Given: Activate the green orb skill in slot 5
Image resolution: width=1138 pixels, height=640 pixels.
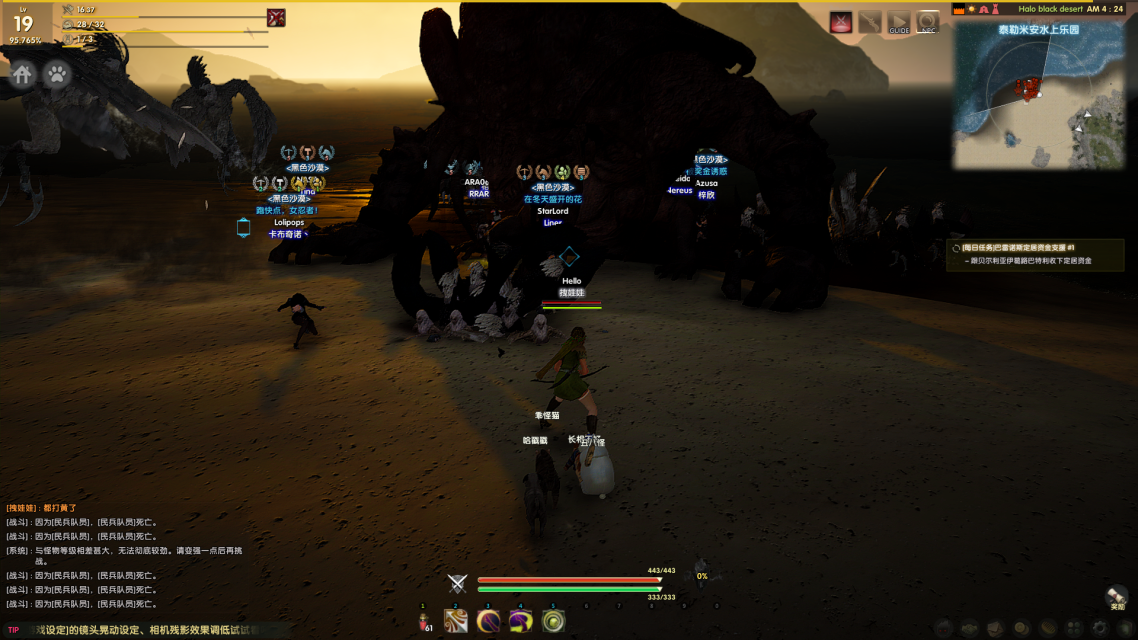Looking at the screenshot, I should point(553,621).
